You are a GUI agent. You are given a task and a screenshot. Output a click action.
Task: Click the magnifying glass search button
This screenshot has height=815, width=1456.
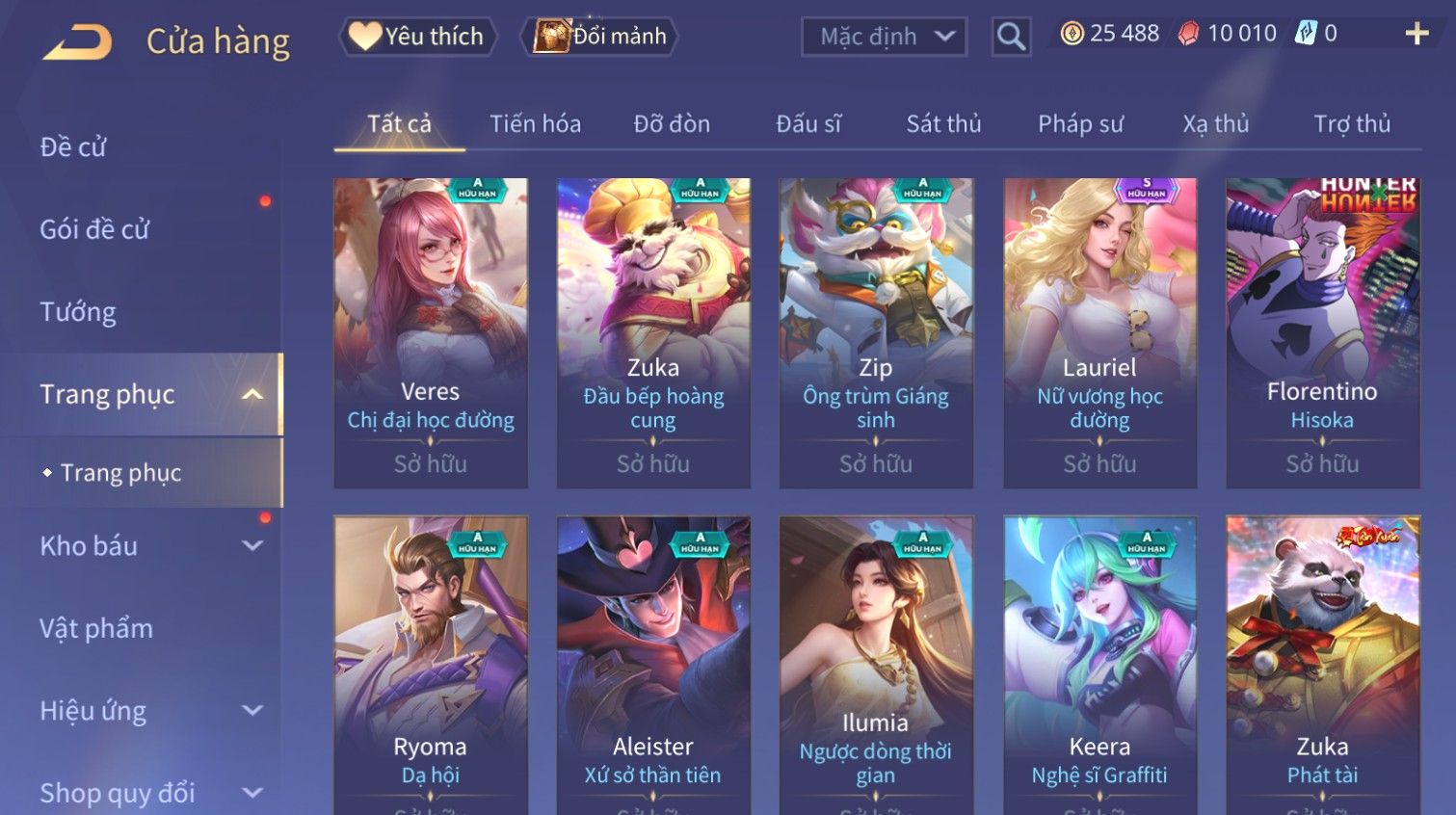(1011, 37)
